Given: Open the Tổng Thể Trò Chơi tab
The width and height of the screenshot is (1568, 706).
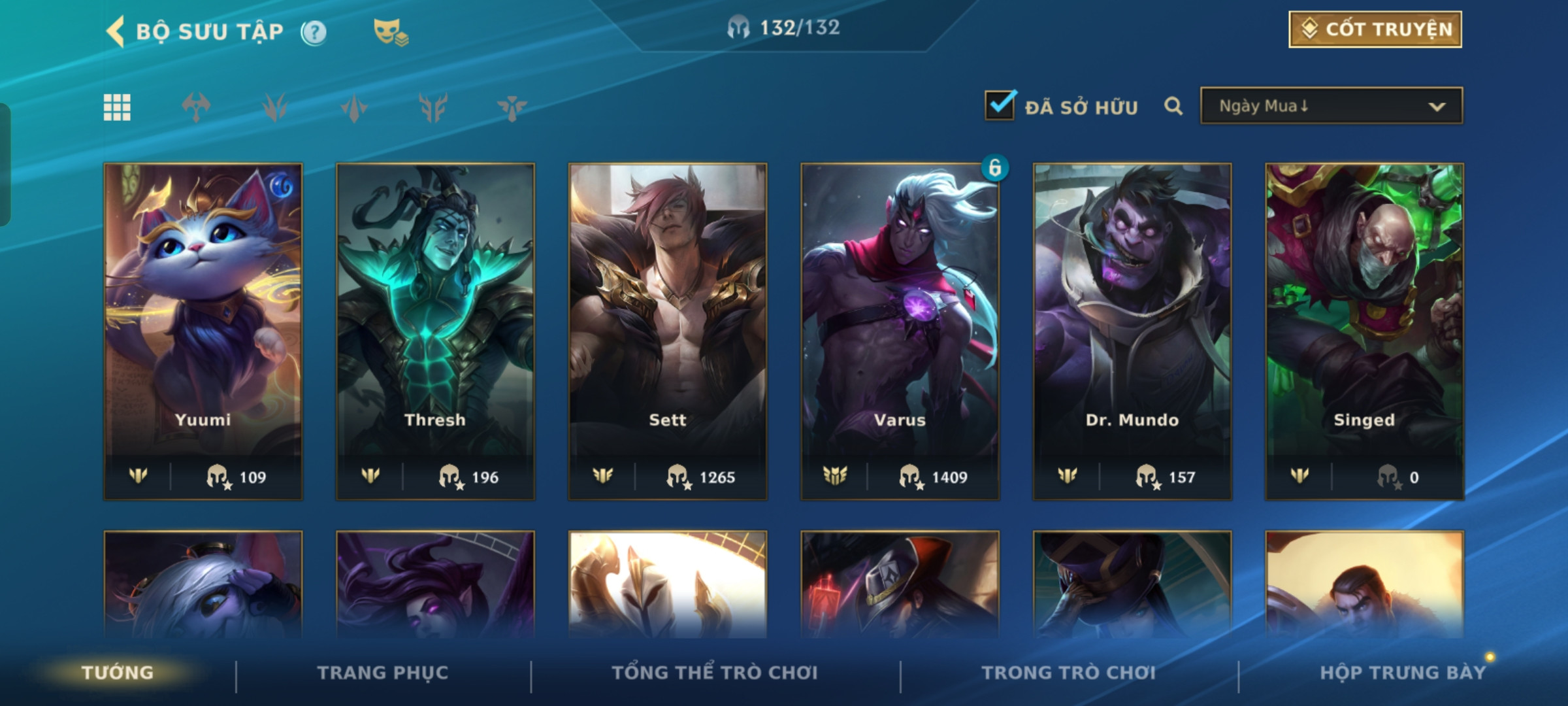Looking at the screenshot, I should tap(715, 673).
